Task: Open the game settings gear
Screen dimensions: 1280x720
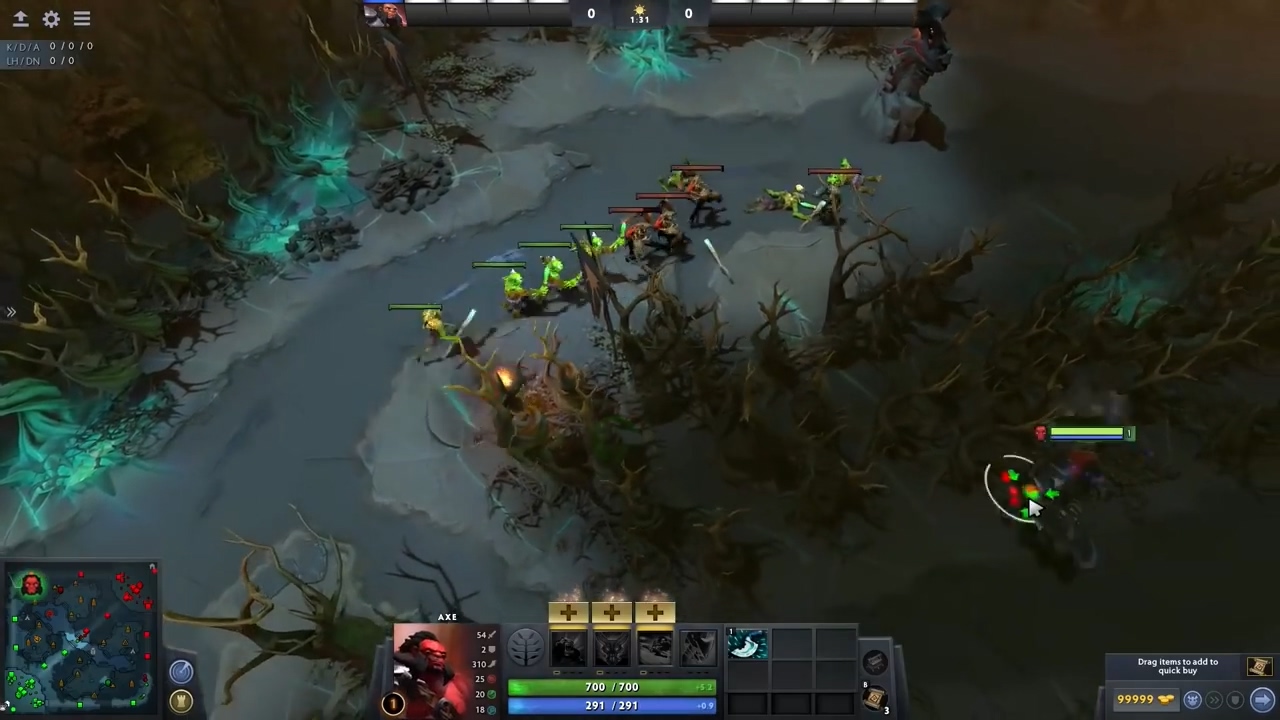Action: (51, 18)
